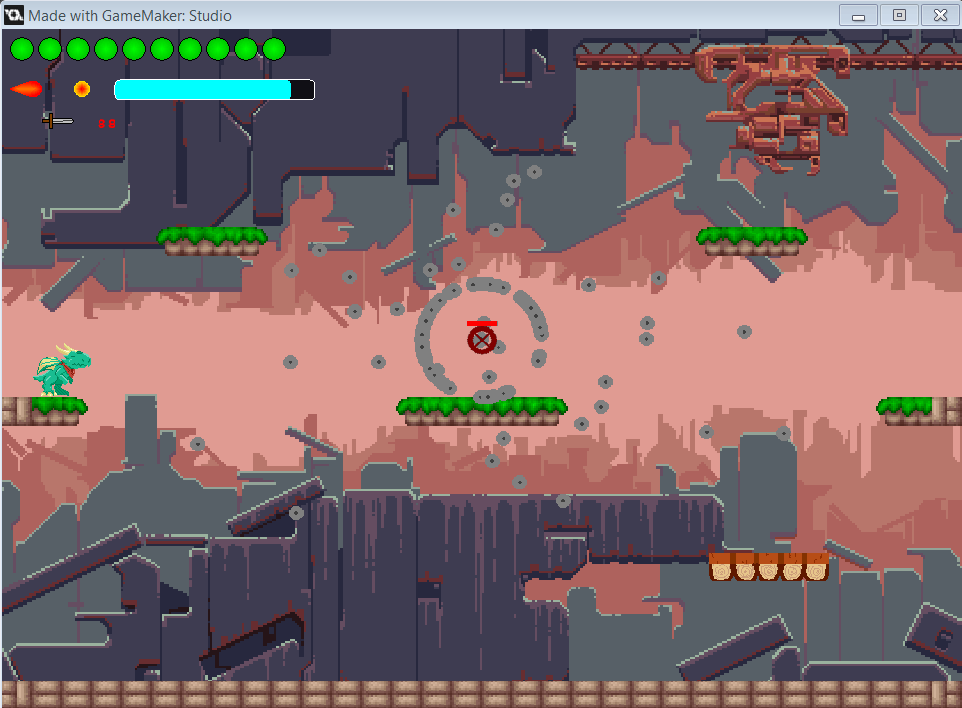Maximize the game window
This screenshot has width=962, height=708.
coord(899,15)
